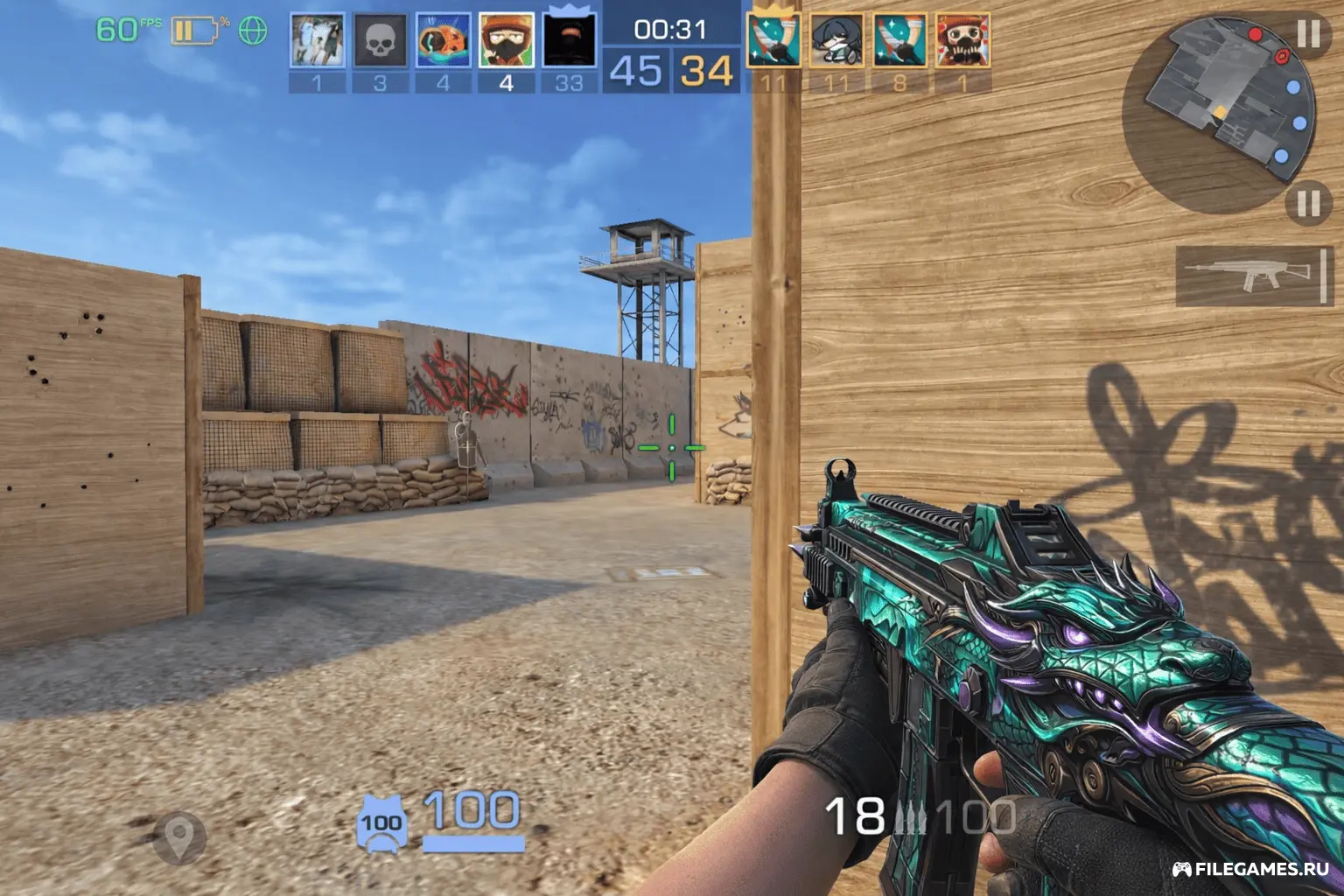
Task: Tap the map pin marker icon
Action: point(179,836)
